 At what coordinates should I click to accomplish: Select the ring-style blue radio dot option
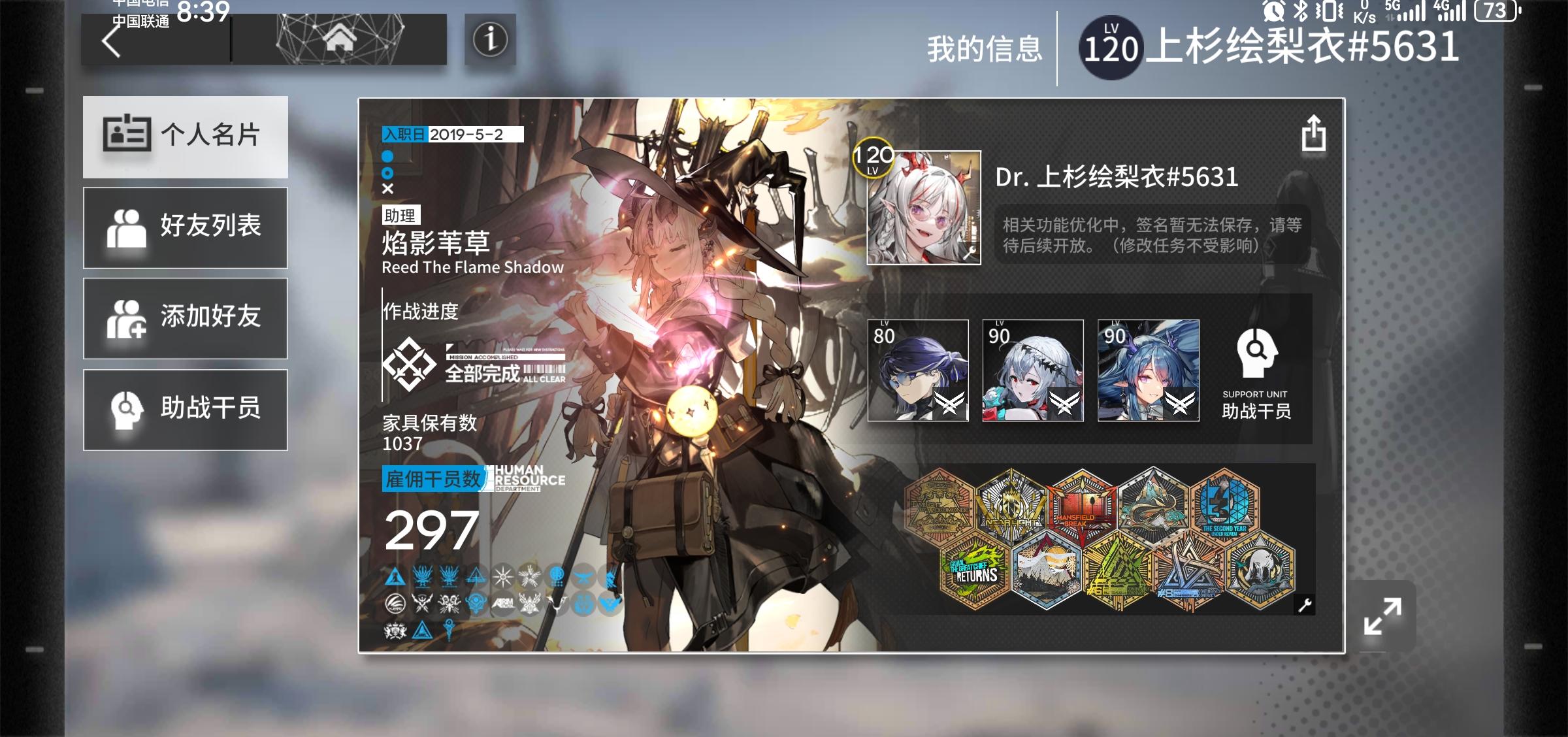[x=387, y=174]
